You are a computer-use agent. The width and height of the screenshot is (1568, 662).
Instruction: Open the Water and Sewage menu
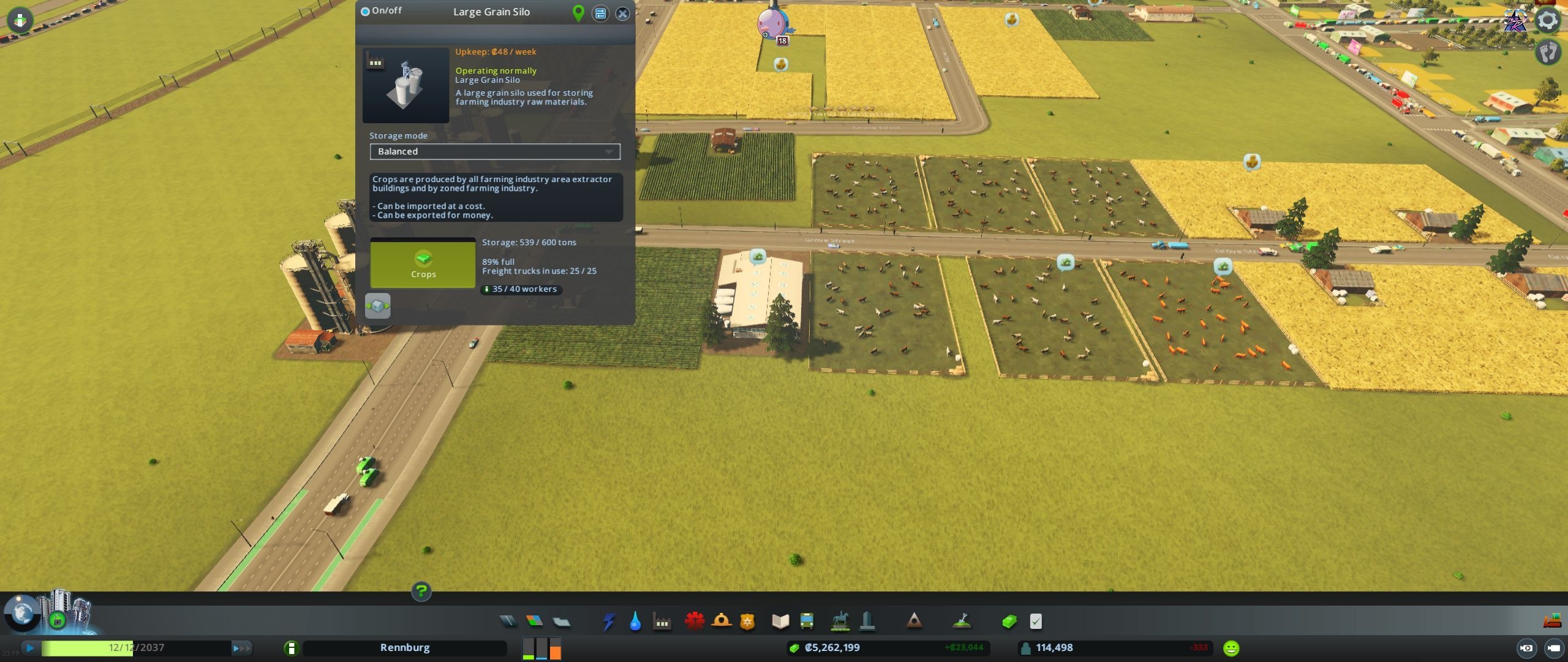coord(635,622)
